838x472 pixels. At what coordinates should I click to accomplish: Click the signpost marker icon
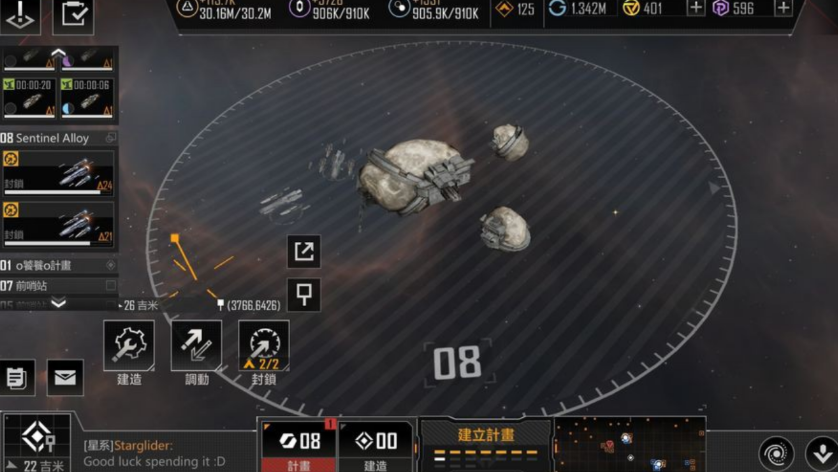point(304,295)
